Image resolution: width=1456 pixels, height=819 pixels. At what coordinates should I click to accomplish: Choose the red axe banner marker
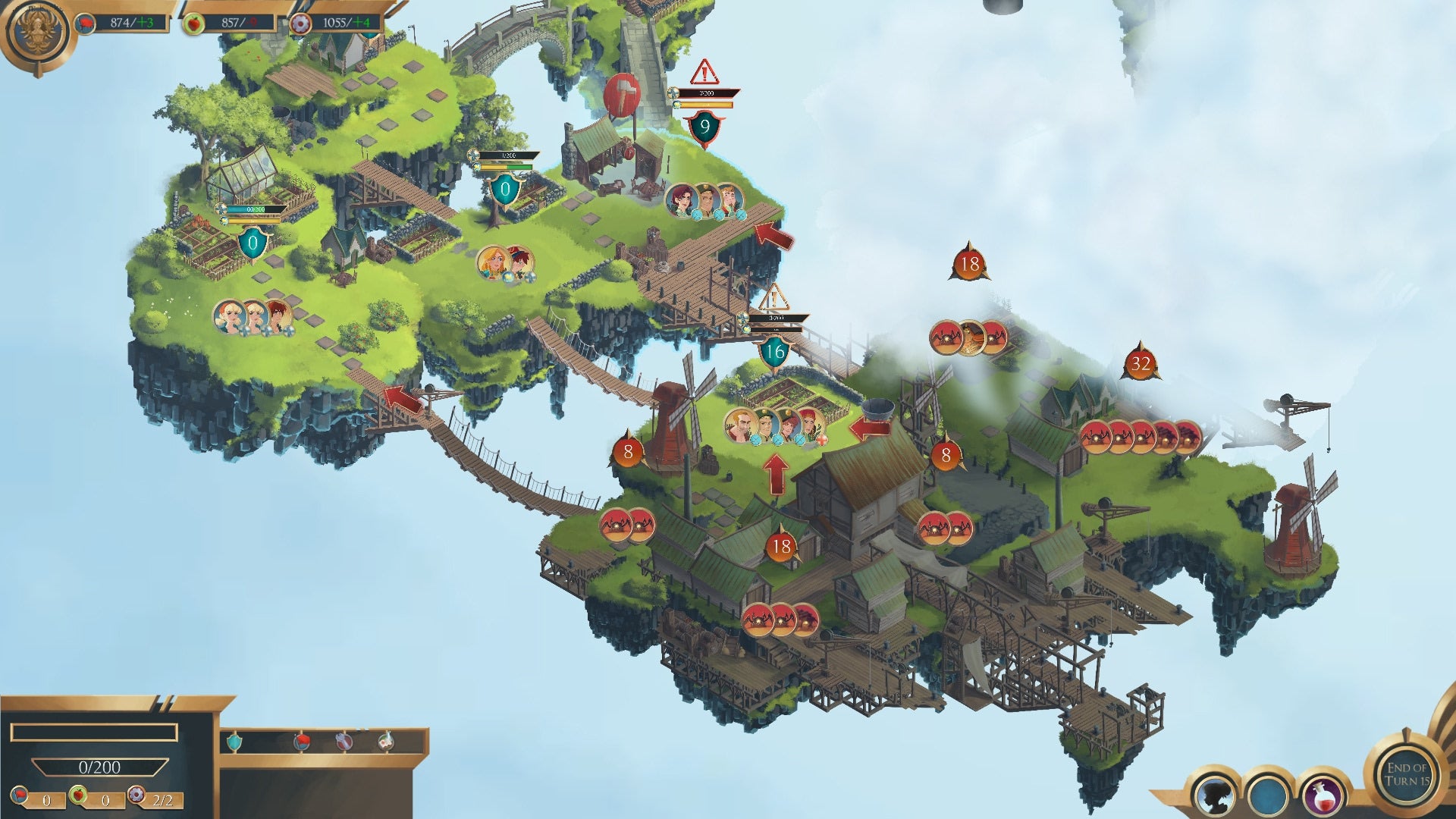[622, 96]
